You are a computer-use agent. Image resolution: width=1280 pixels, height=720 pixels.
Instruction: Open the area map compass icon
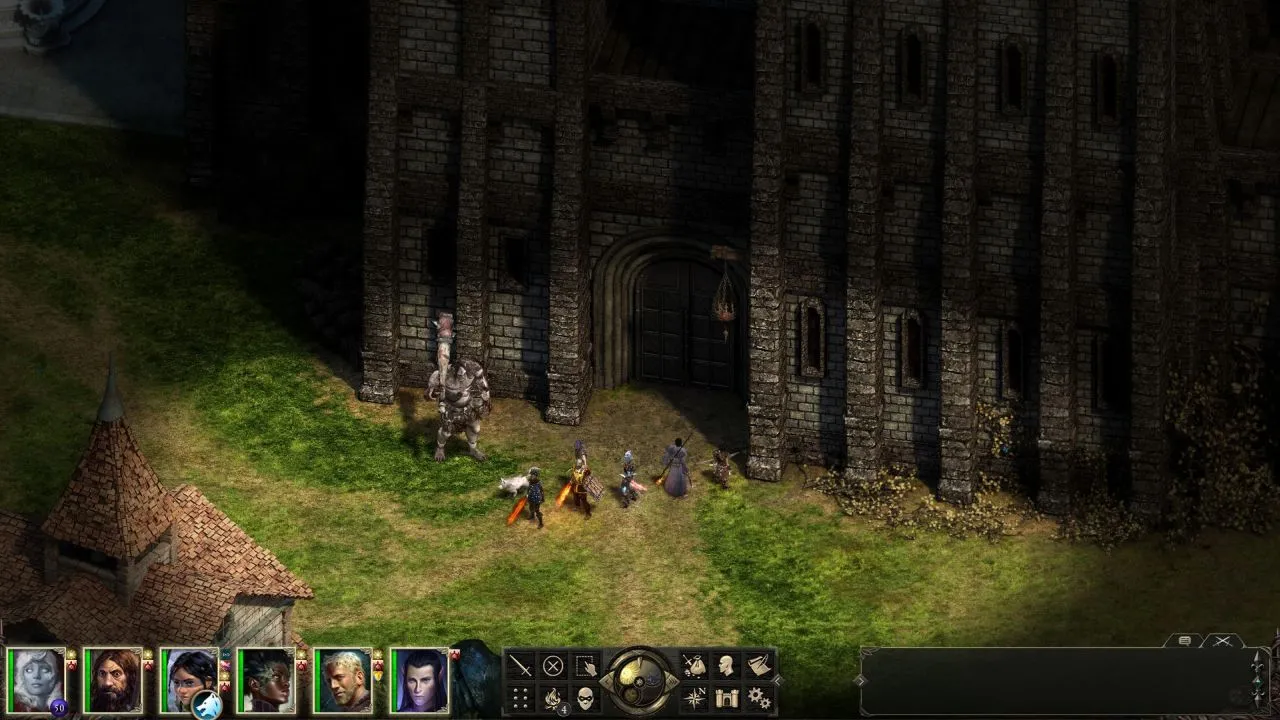pos(693,698)
